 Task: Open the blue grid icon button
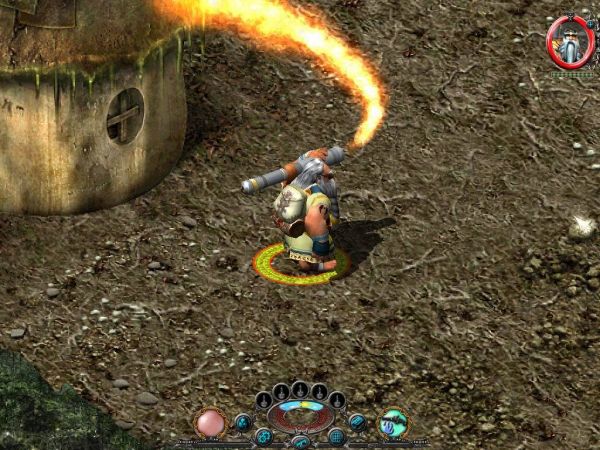point(336,436)
